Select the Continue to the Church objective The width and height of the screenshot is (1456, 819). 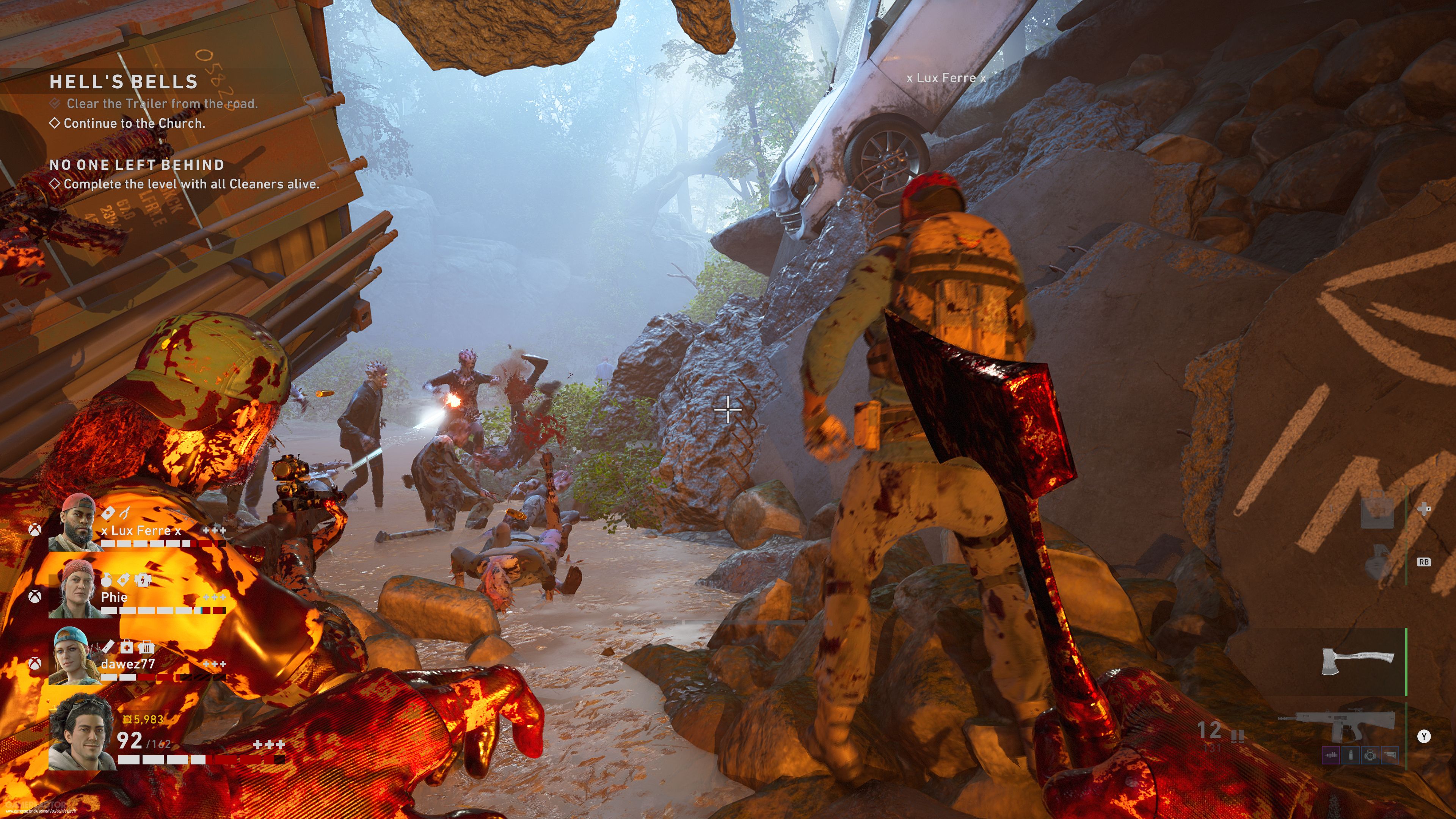tap(134, 123)
